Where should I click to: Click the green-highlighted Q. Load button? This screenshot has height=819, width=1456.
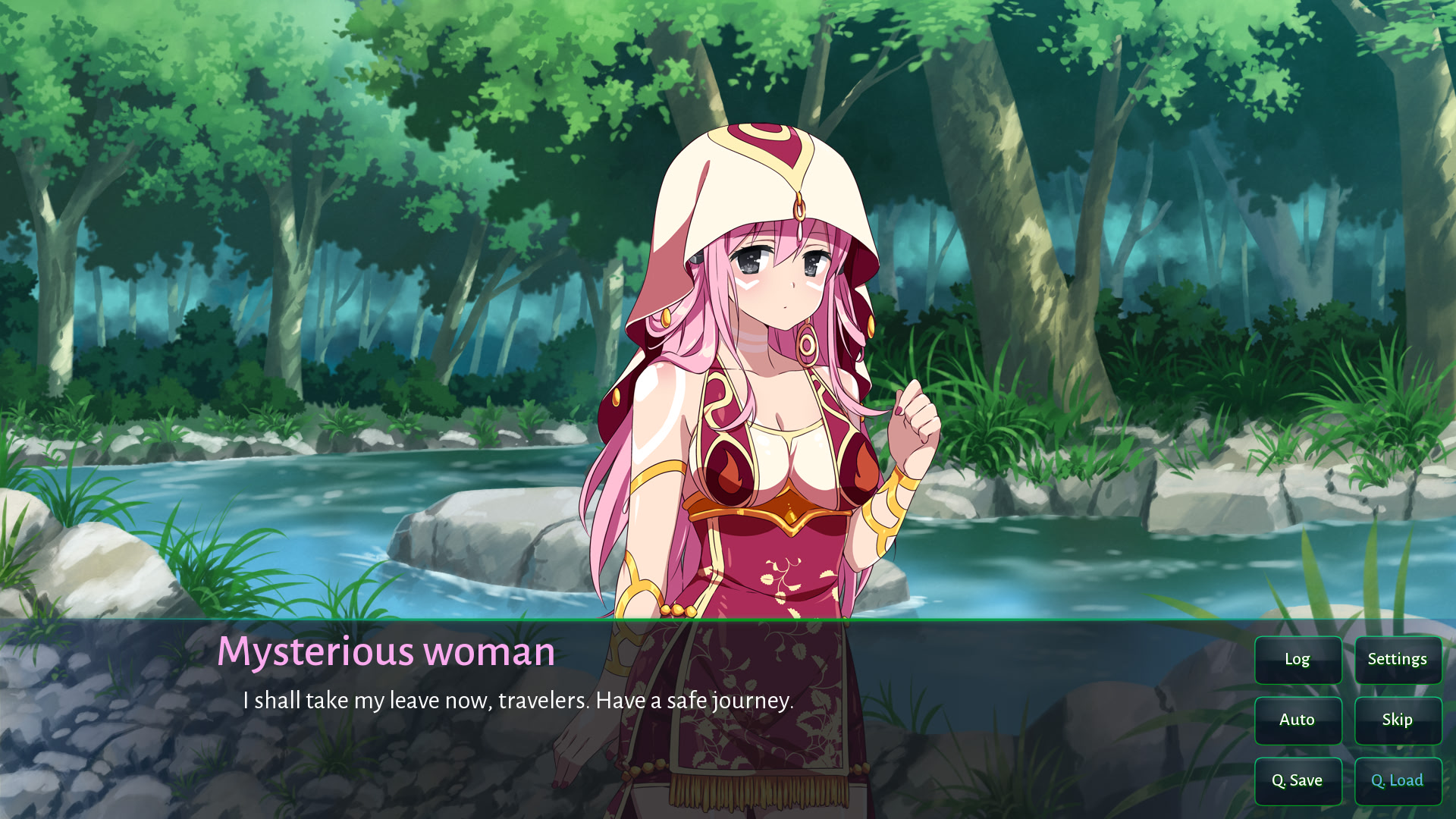click(1398, 780)
